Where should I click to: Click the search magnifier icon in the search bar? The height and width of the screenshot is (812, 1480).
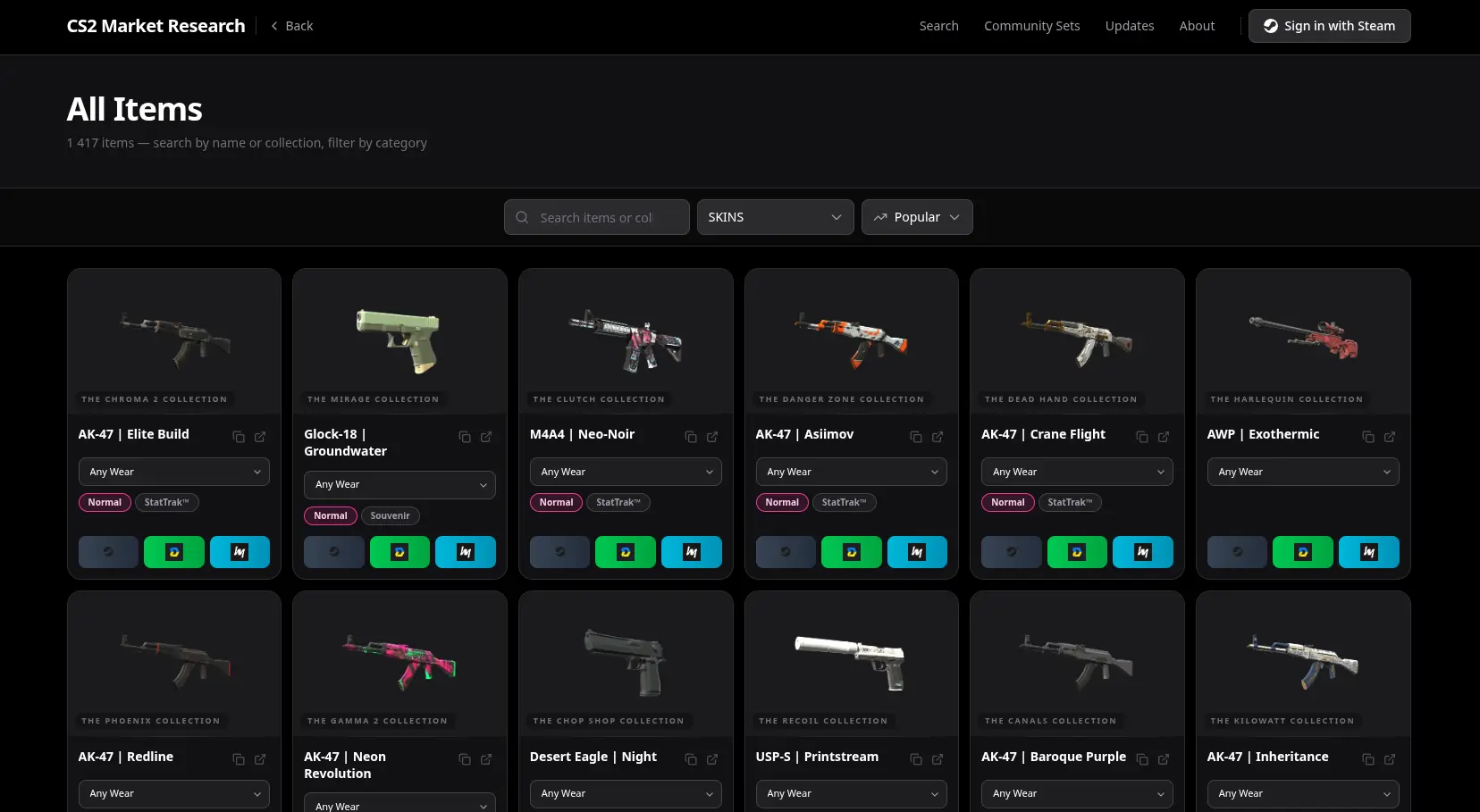click(522, 217)
